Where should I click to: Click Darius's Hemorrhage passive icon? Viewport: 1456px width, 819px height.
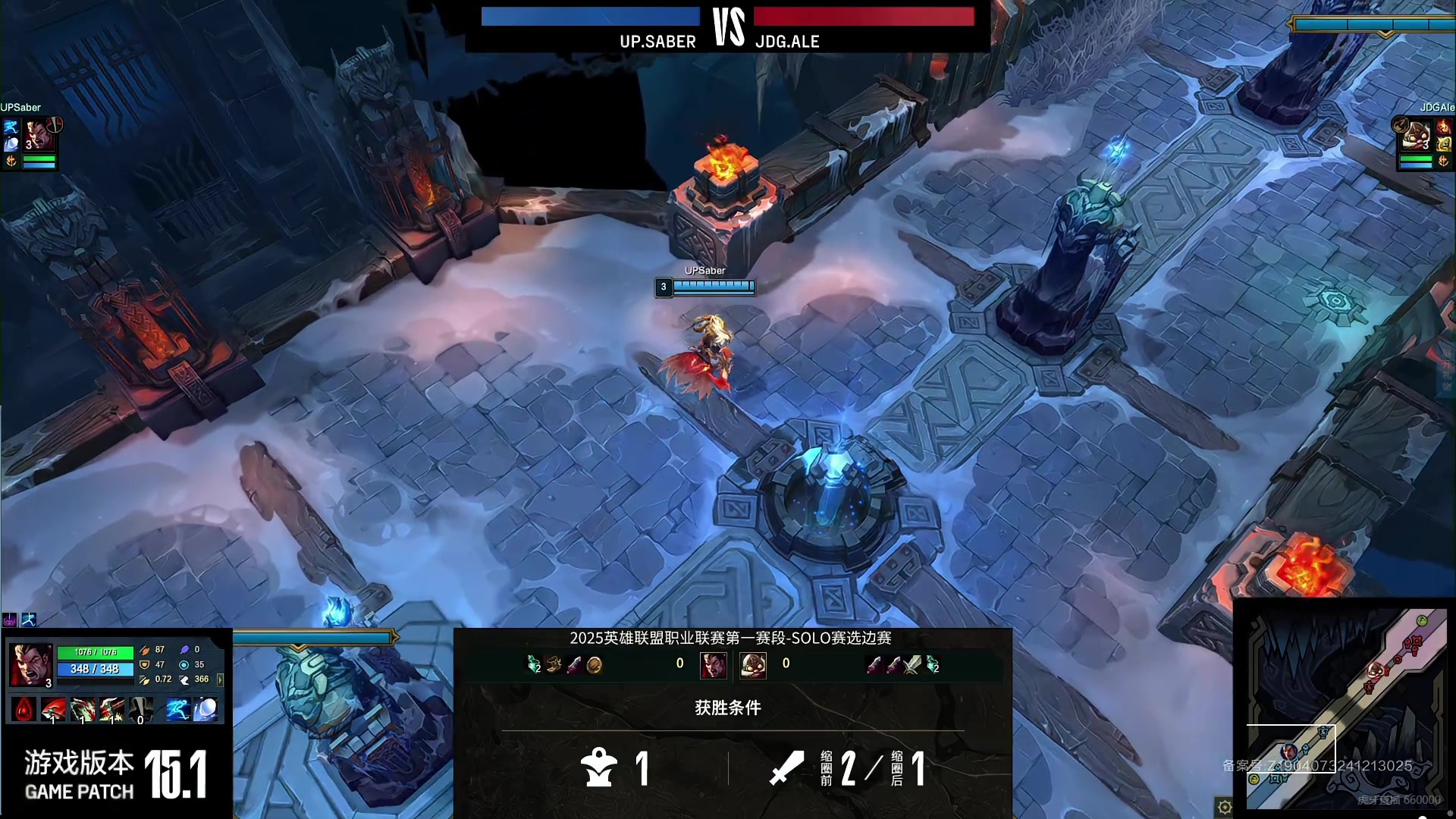pyautogui.click(x=25, y=710)
